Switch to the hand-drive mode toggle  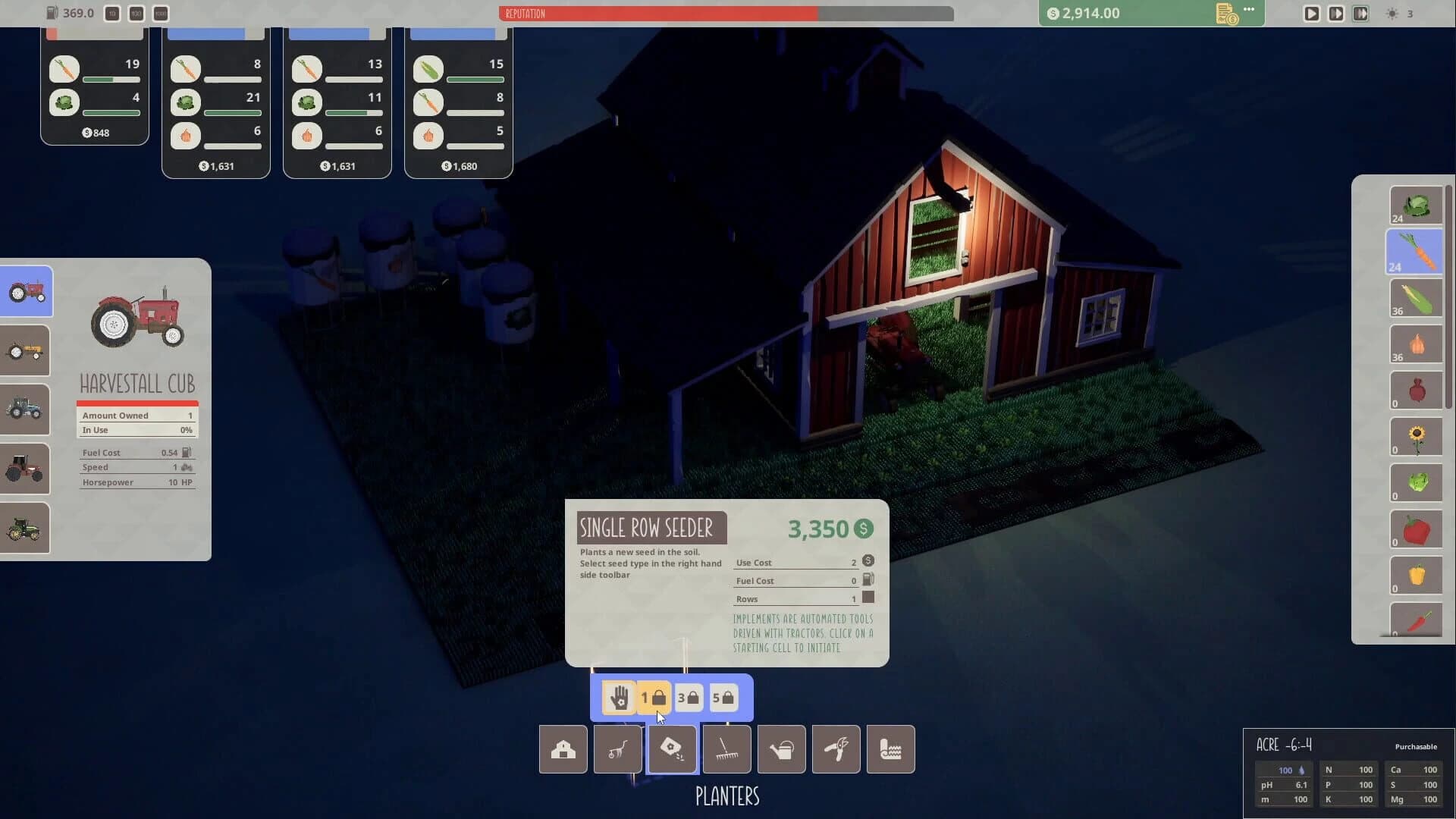618,697
